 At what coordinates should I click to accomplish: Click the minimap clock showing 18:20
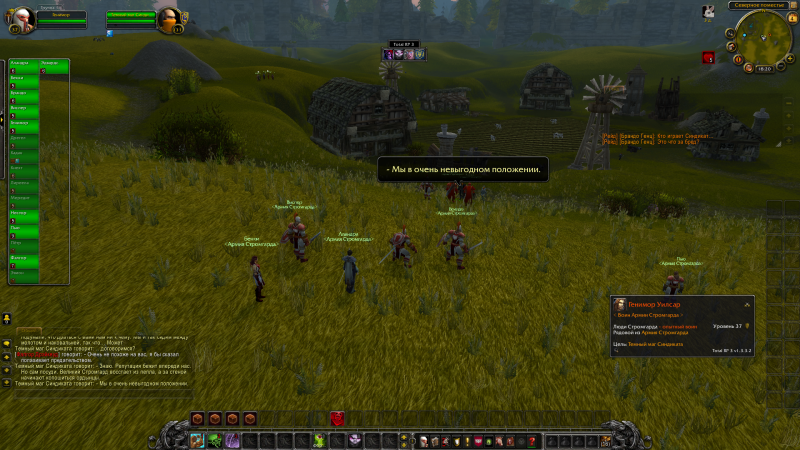click(764, 68)
